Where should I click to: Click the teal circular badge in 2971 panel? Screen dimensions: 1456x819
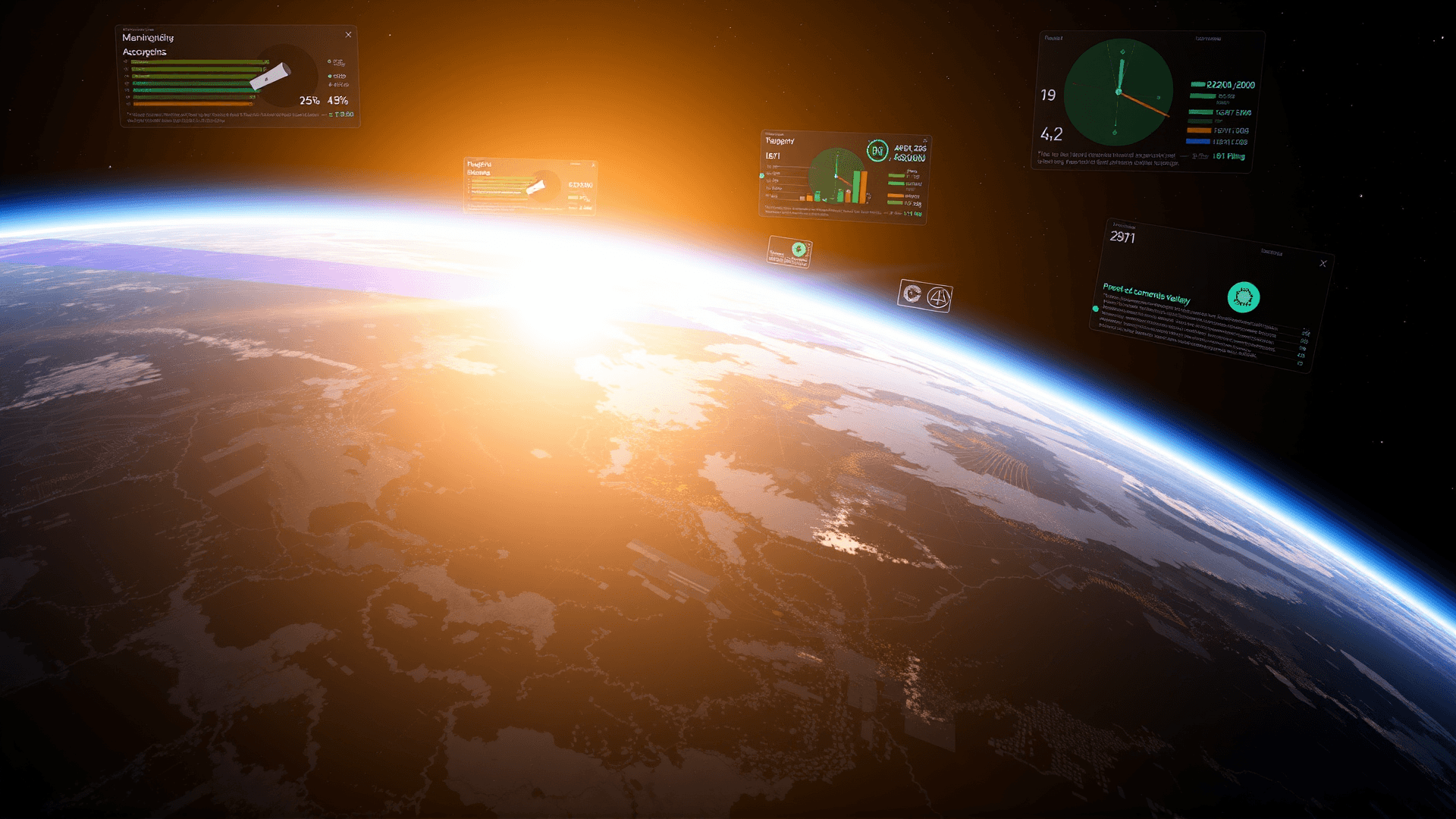pos(1243,297)
